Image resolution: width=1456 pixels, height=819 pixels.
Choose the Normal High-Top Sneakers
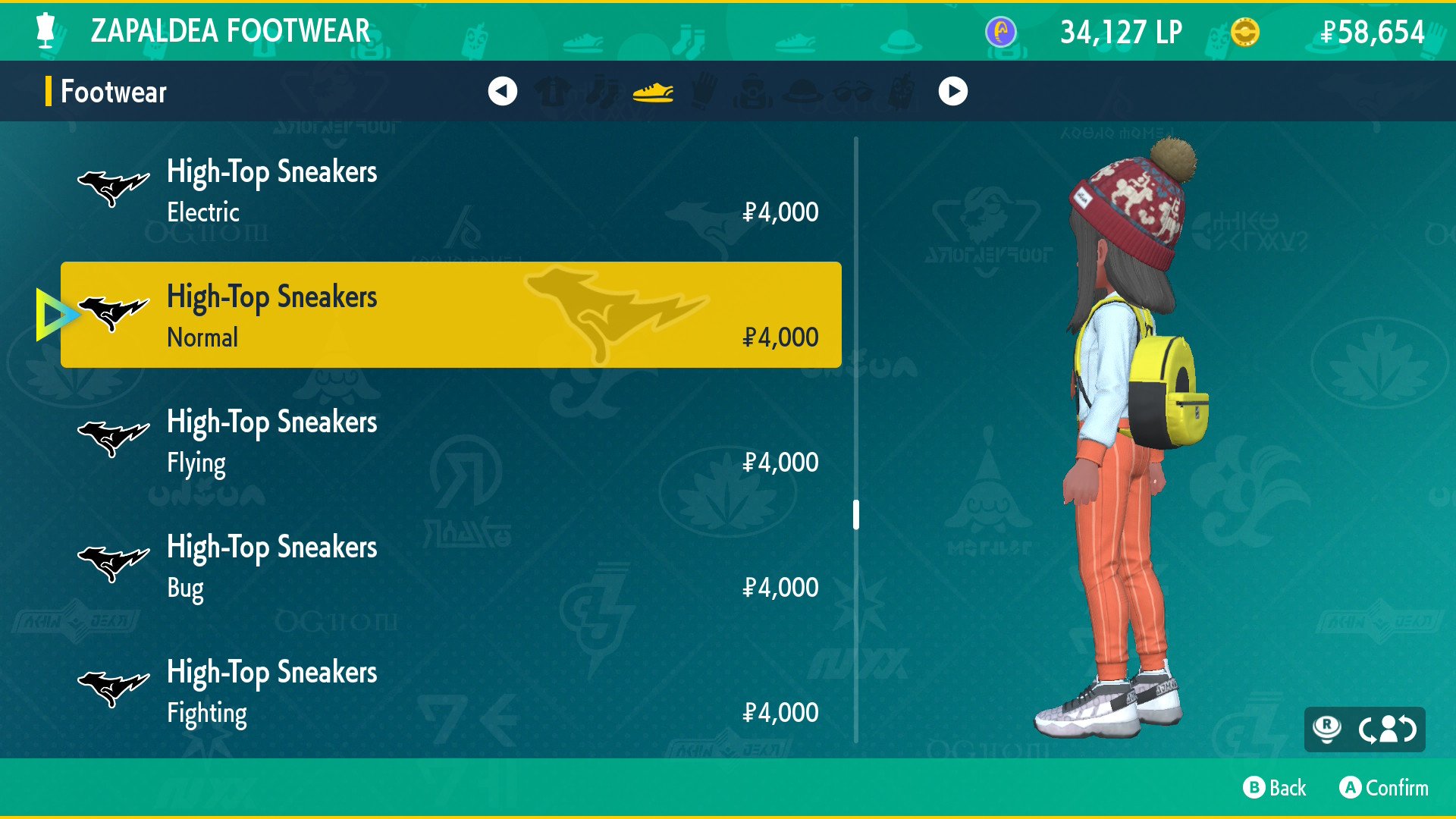tap(450, 315)
